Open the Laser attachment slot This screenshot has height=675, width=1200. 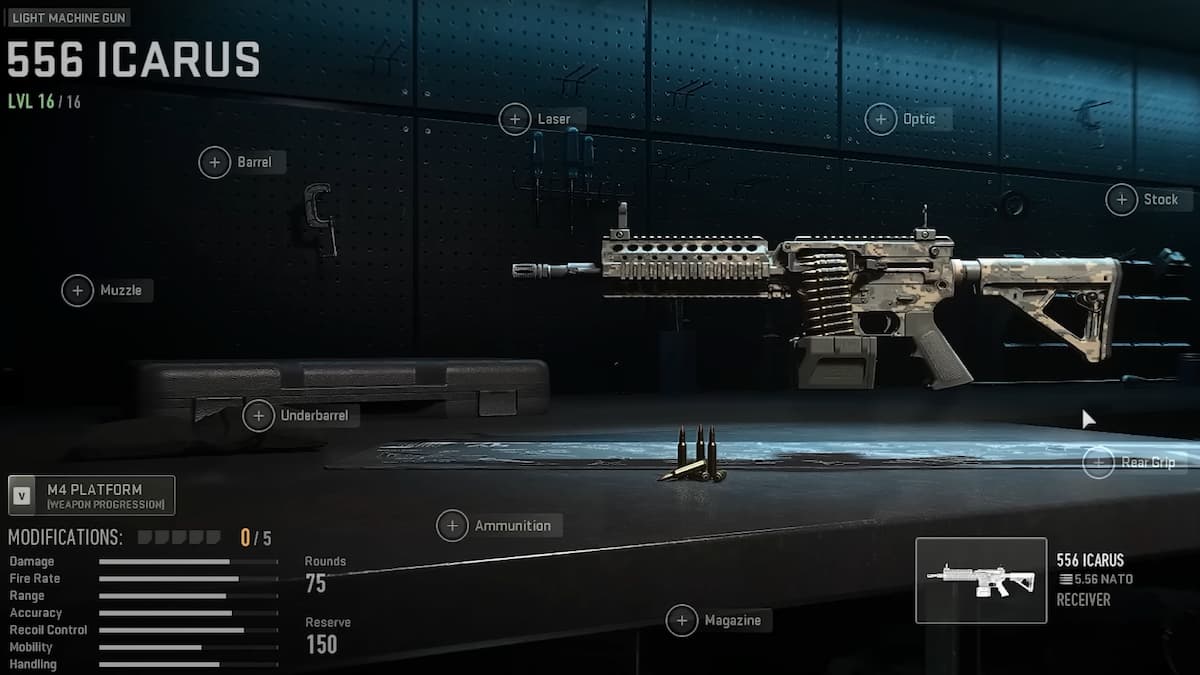(515, 120)
